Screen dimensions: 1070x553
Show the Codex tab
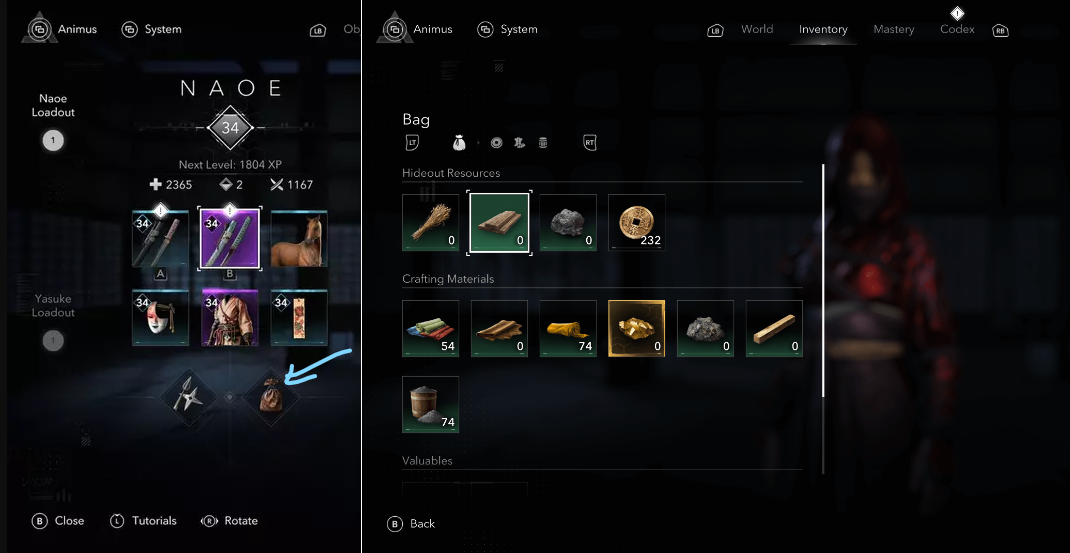(957, 30)
